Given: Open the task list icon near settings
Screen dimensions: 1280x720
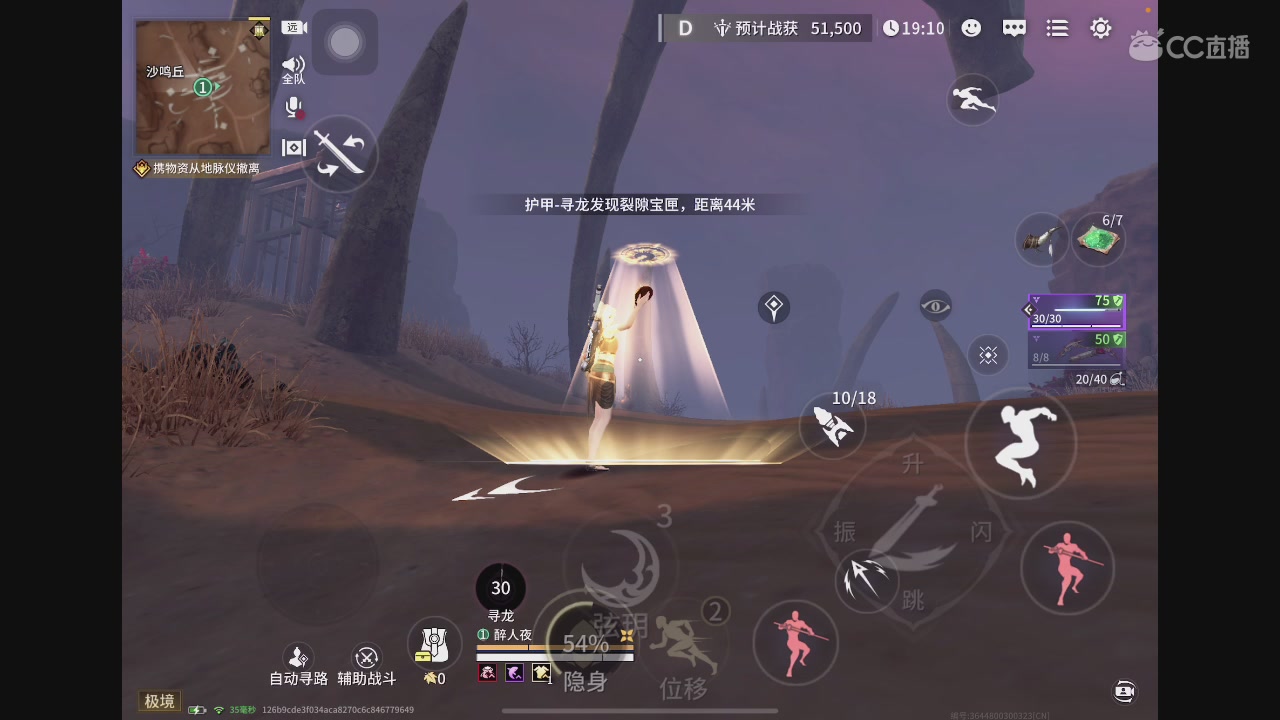Looking at the screenshot, I should [1057, 28].
